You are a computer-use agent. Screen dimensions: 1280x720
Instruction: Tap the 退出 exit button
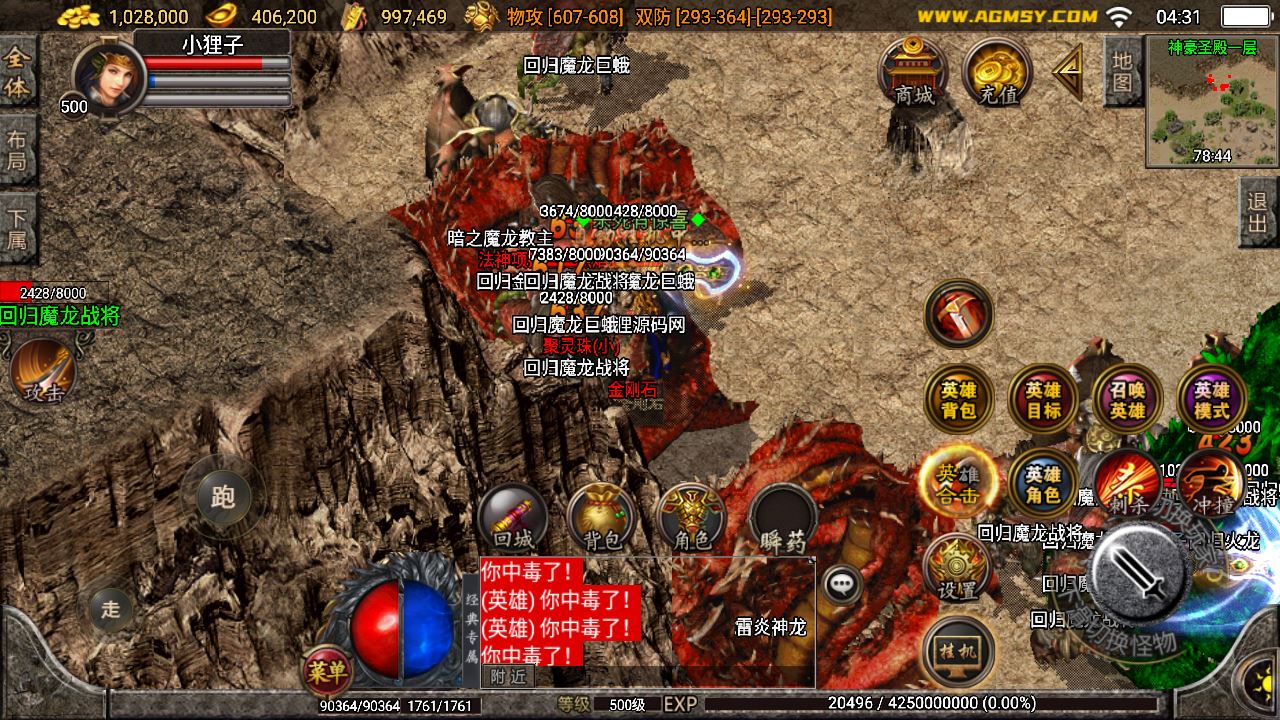pyautogui.click(x=1258, y=212)
